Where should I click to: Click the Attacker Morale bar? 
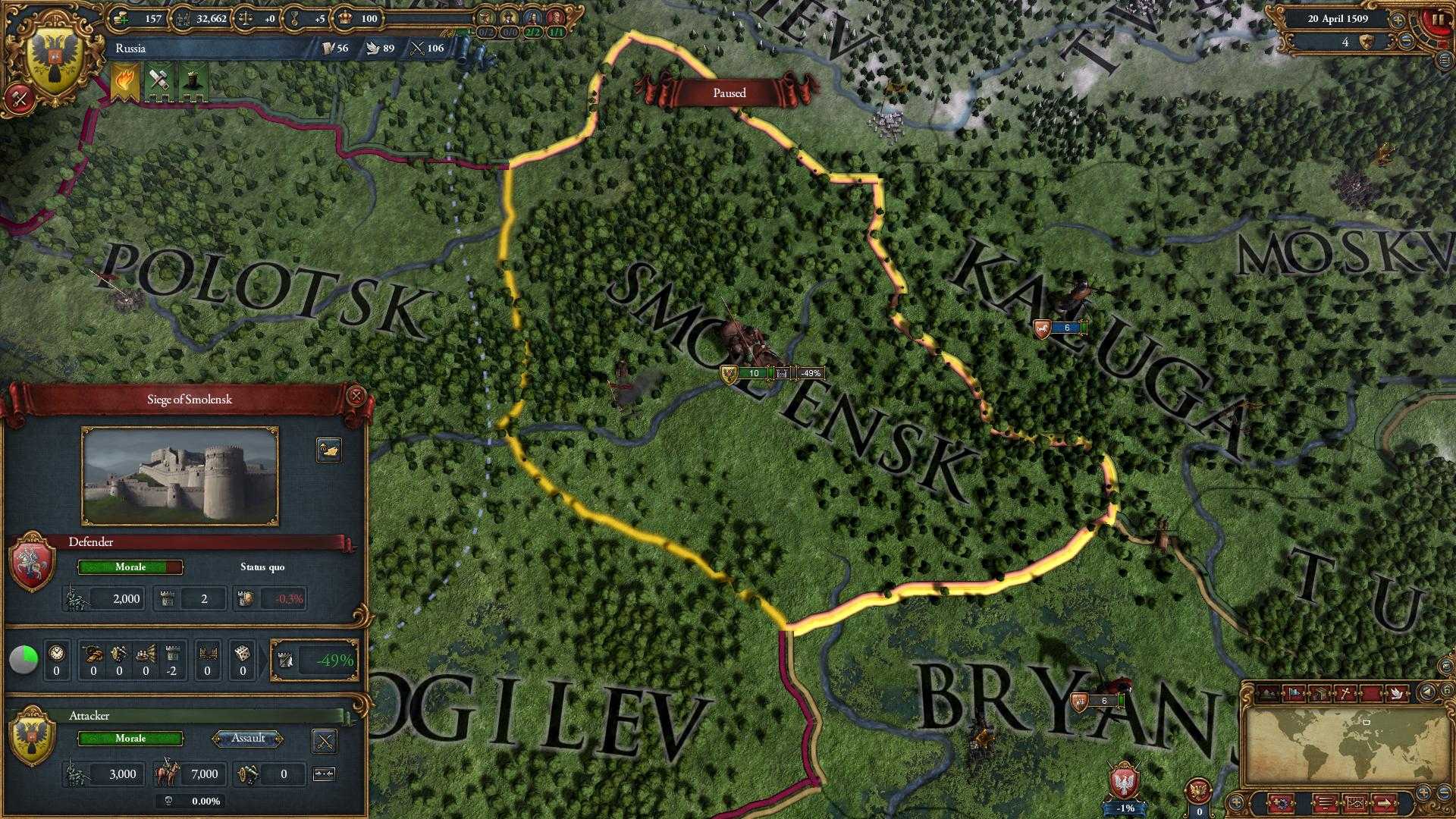coord(129,739)
